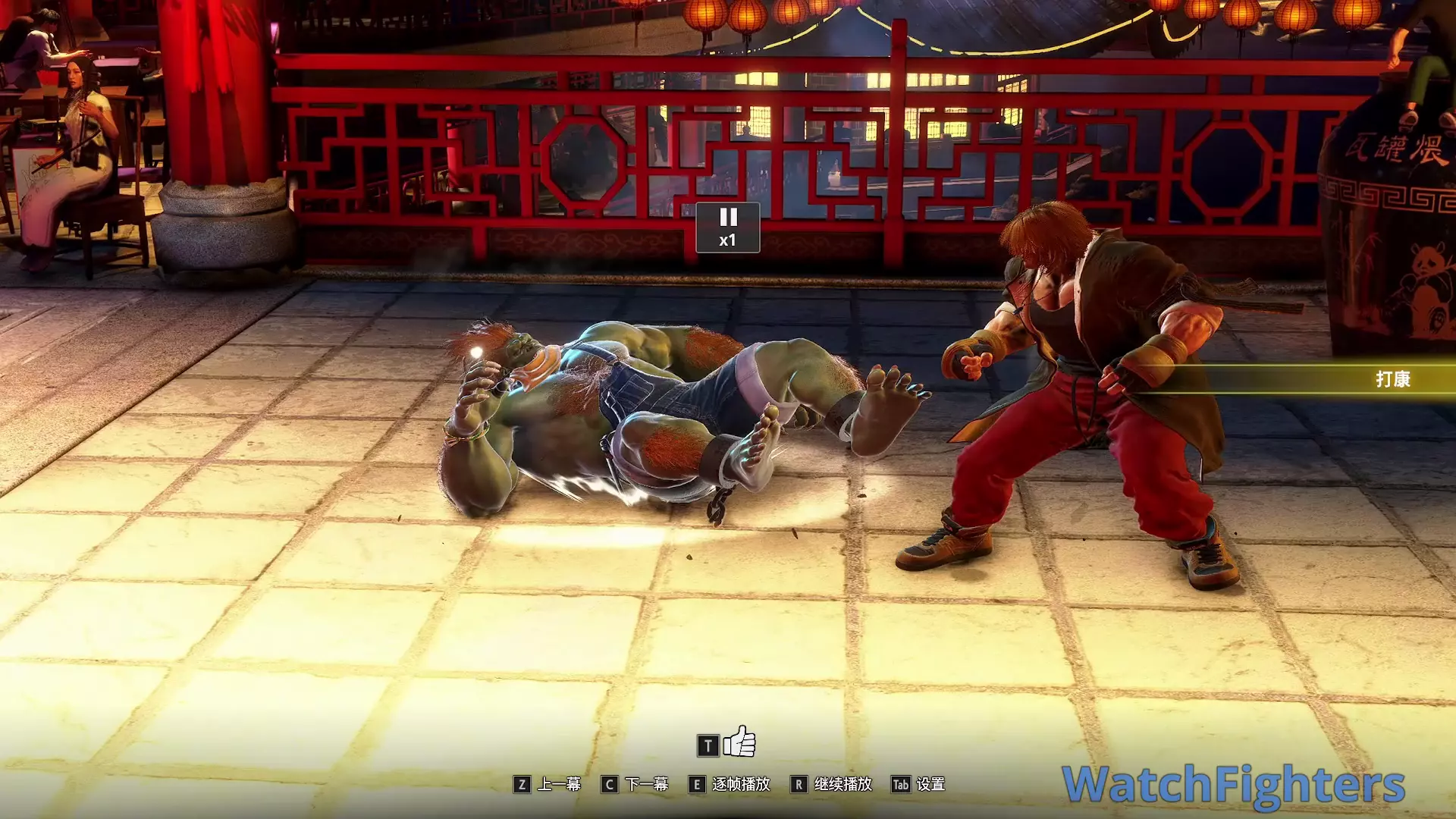Click the pause and x1 speed indicator

coord(727,227)
